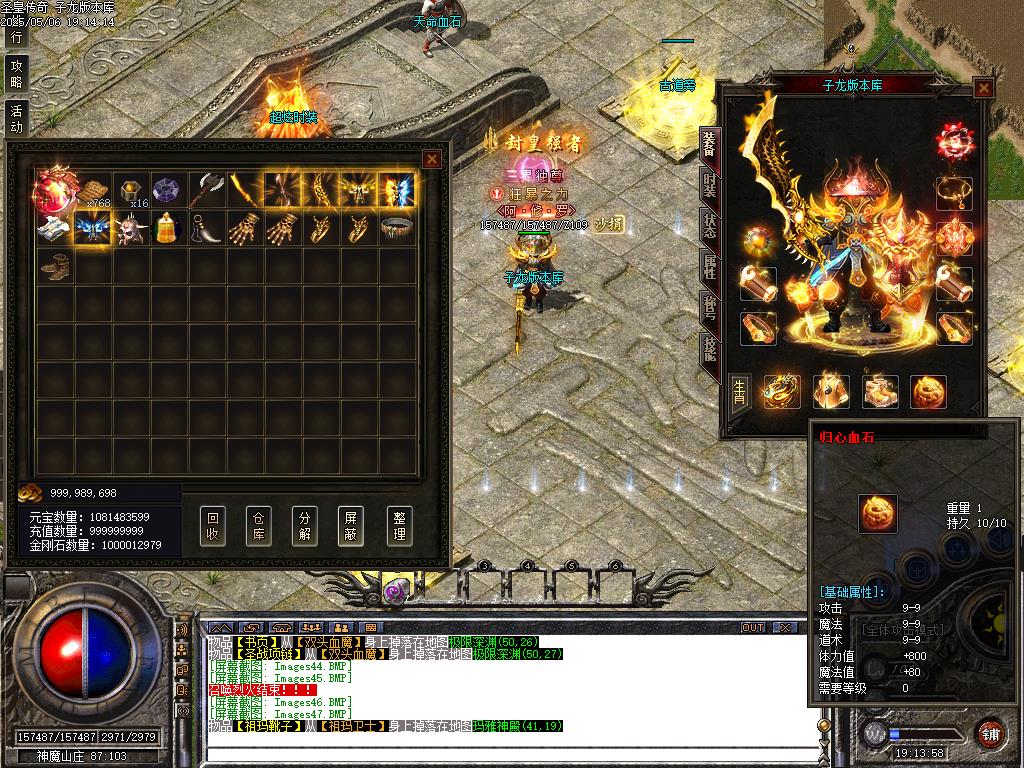The width and height of the screenshot is (1024, 768).
Task: Open the 生肖 zodiac tab
Action: point(738,390)
